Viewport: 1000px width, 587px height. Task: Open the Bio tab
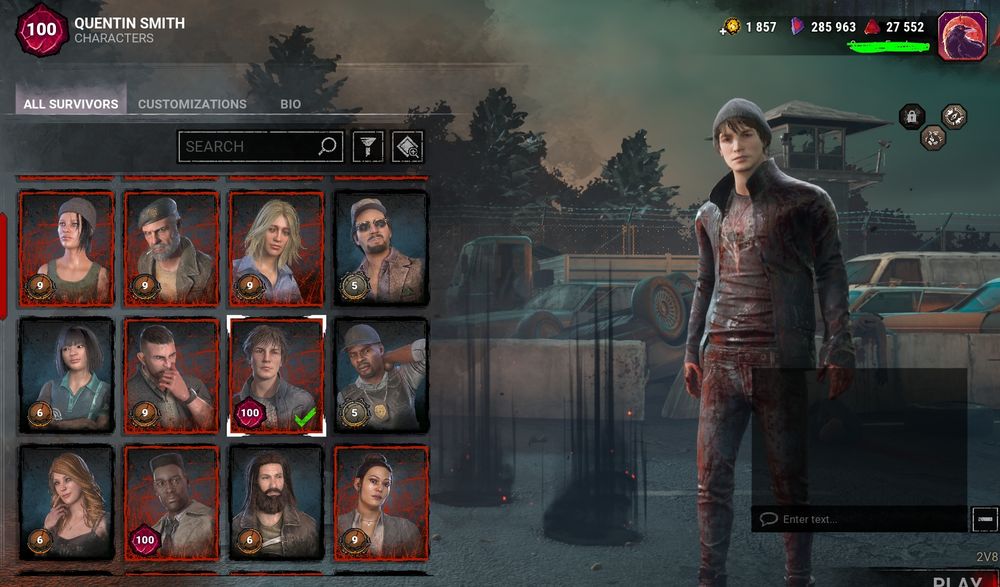point(290,104)
